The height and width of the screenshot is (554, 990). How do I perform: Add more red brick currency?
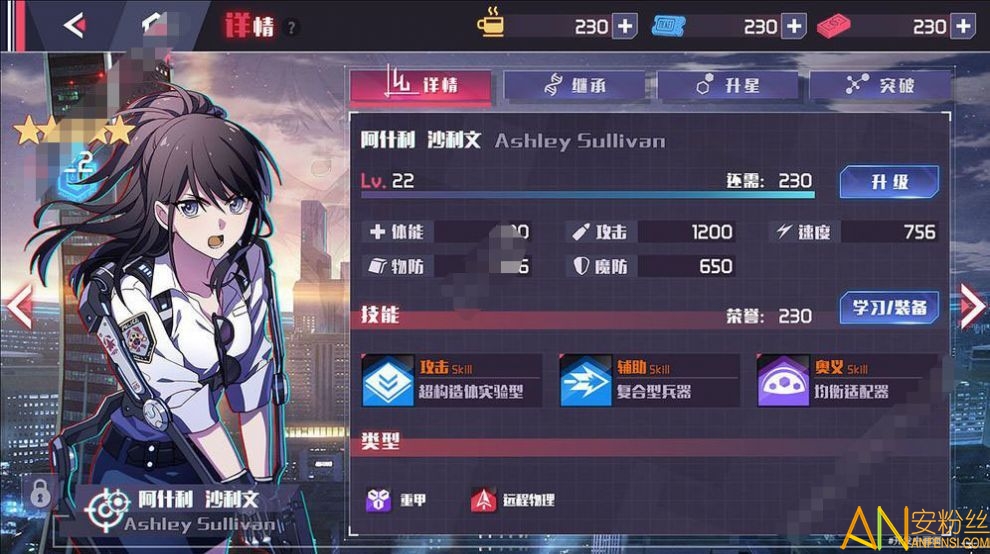coord(962,26)
